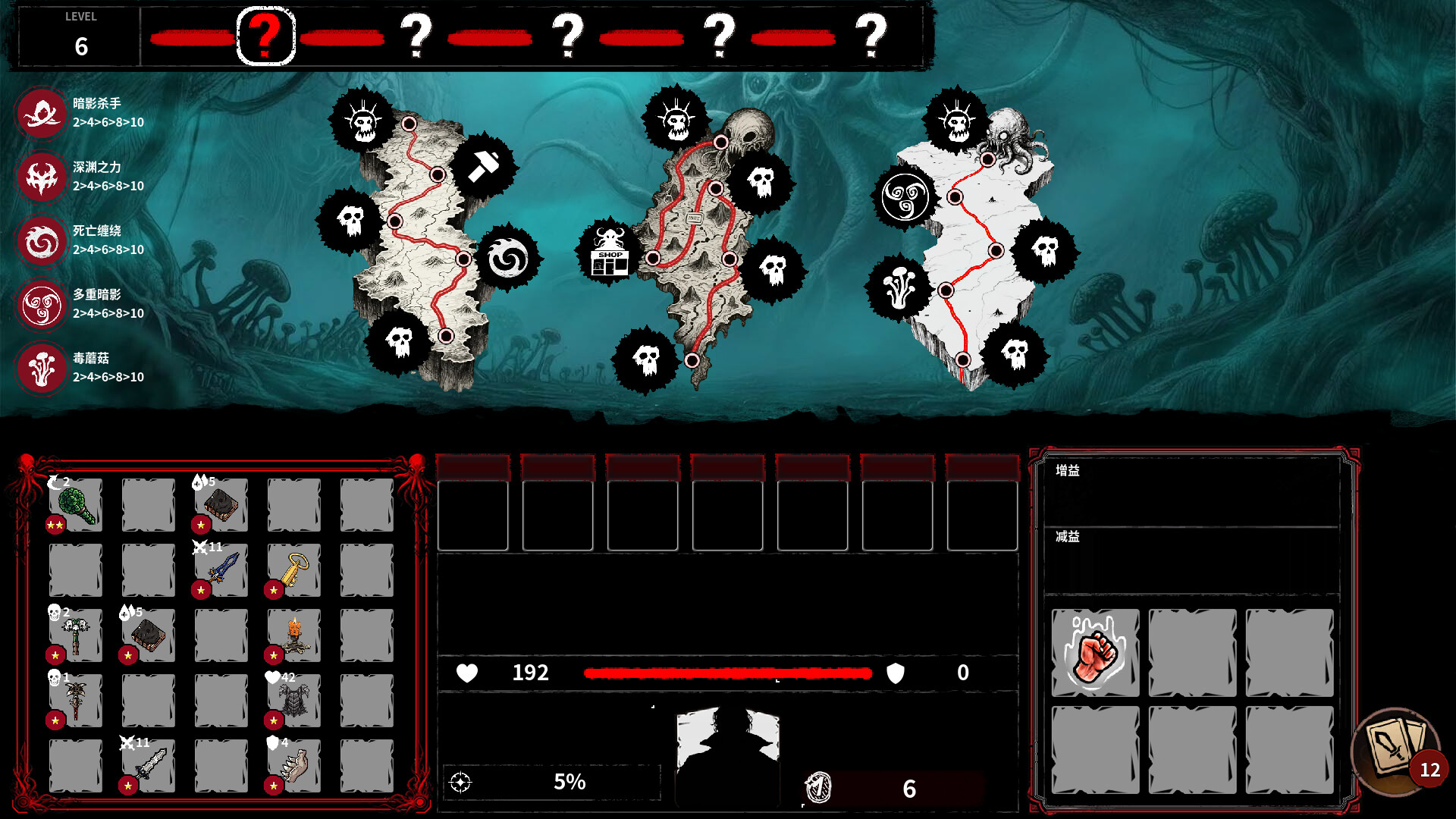The image size is (1456, 819).
Task: Select the 深渊之力 skill icon
Action: tap(42, 174)
